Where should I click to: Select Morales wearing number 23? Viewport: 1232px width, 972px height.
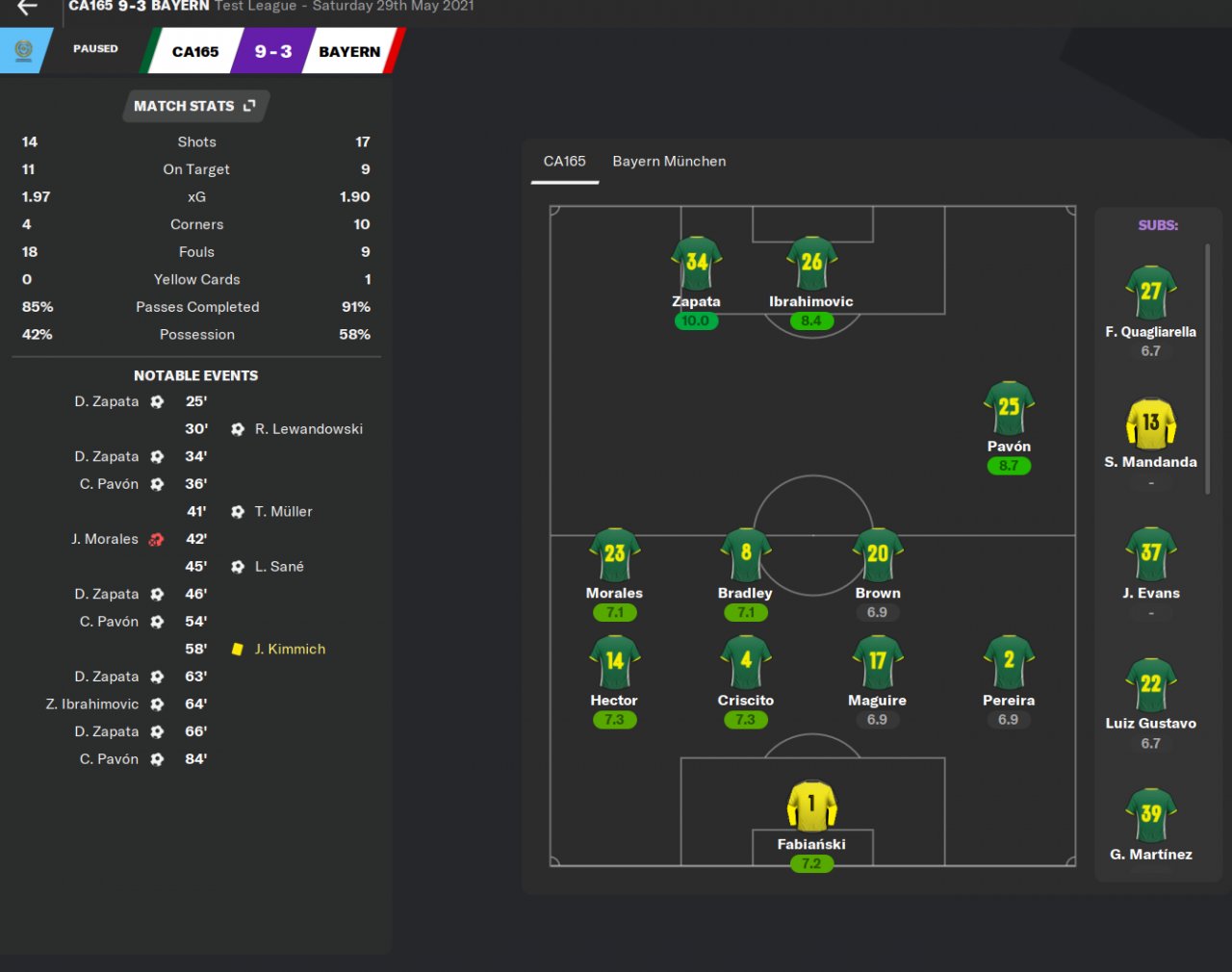pyautogui.click(x=615, y=554)
